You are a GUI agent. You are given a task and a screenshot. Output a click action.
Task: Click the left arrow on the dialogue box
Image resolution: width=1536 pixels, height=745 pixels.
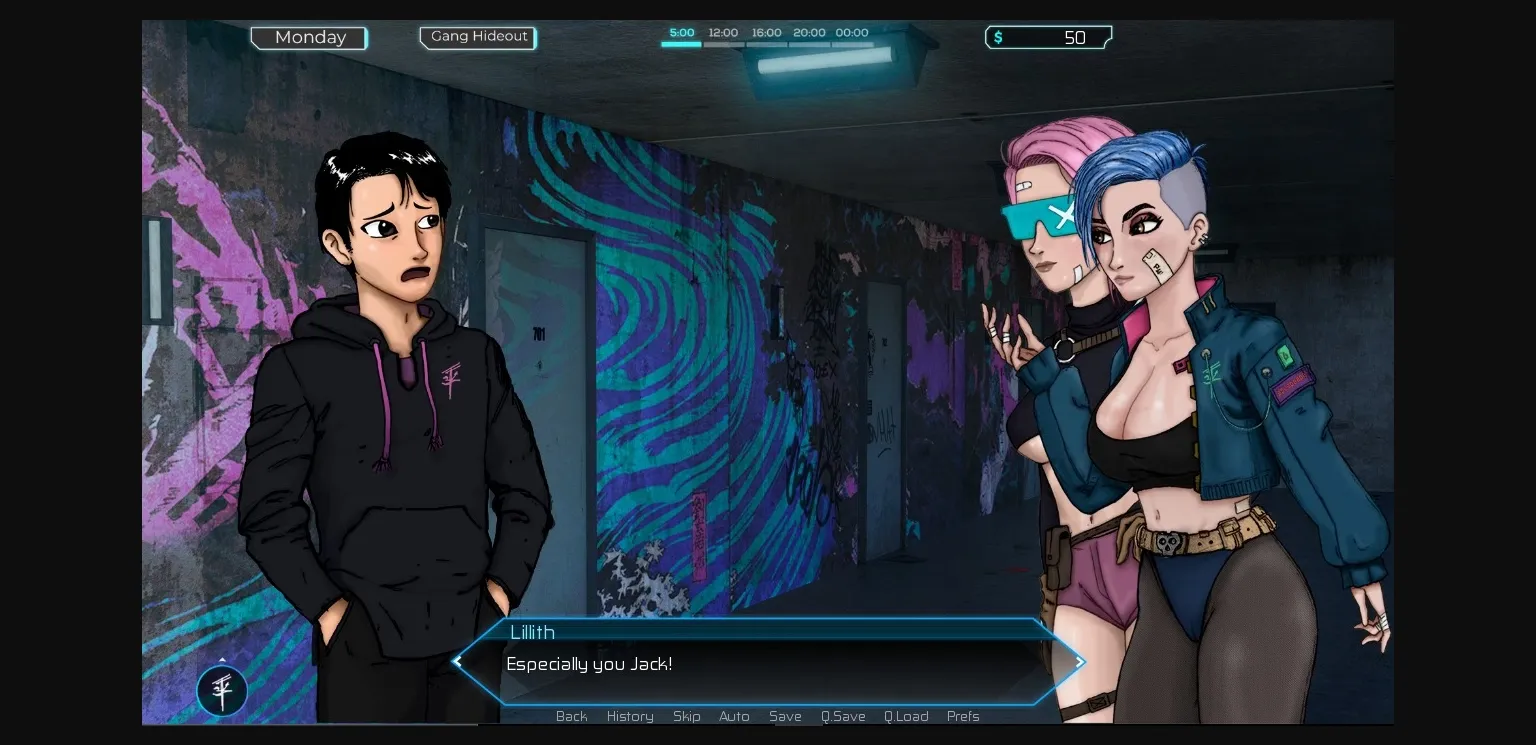click(x=457, y=662)
